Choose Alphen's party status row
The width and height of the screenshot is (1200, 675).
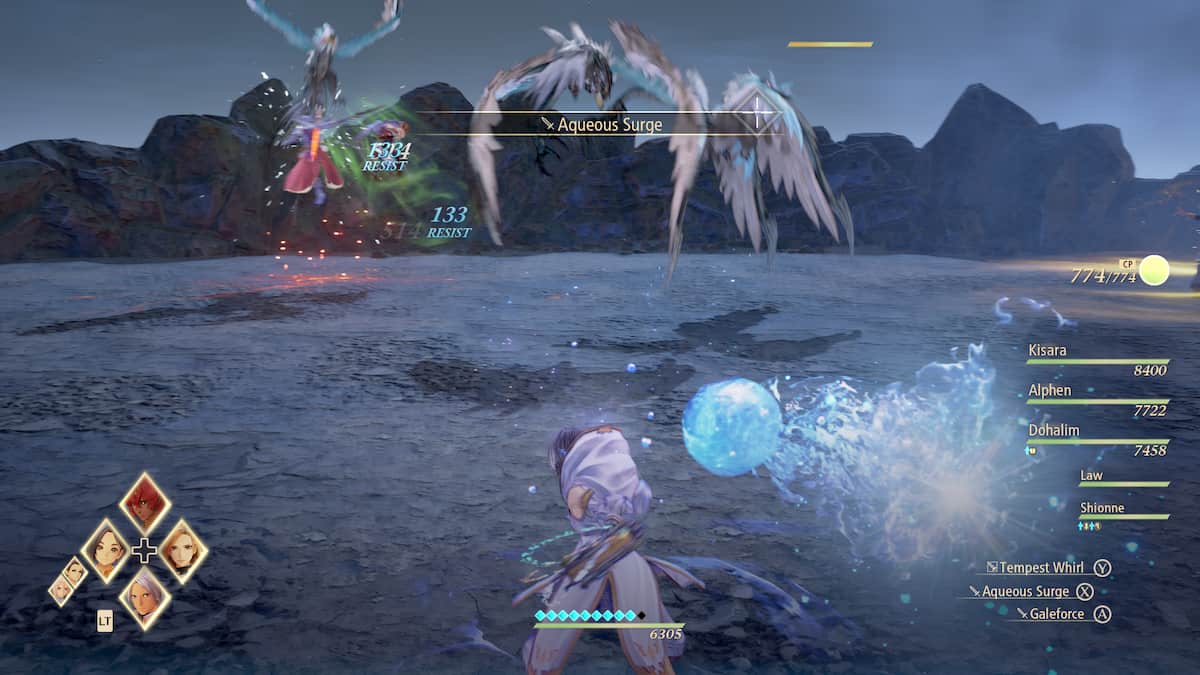pyautogui.click(x=1050, y=390)
